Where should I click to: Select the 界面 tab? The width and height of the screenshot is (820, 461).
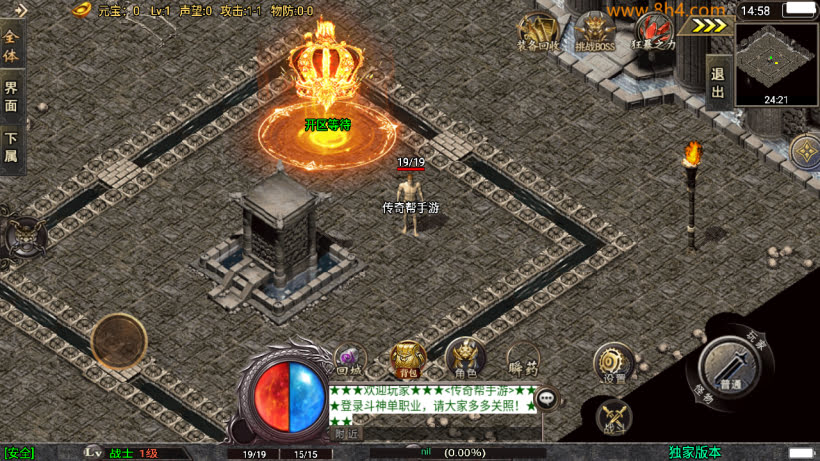coord(11,96)
